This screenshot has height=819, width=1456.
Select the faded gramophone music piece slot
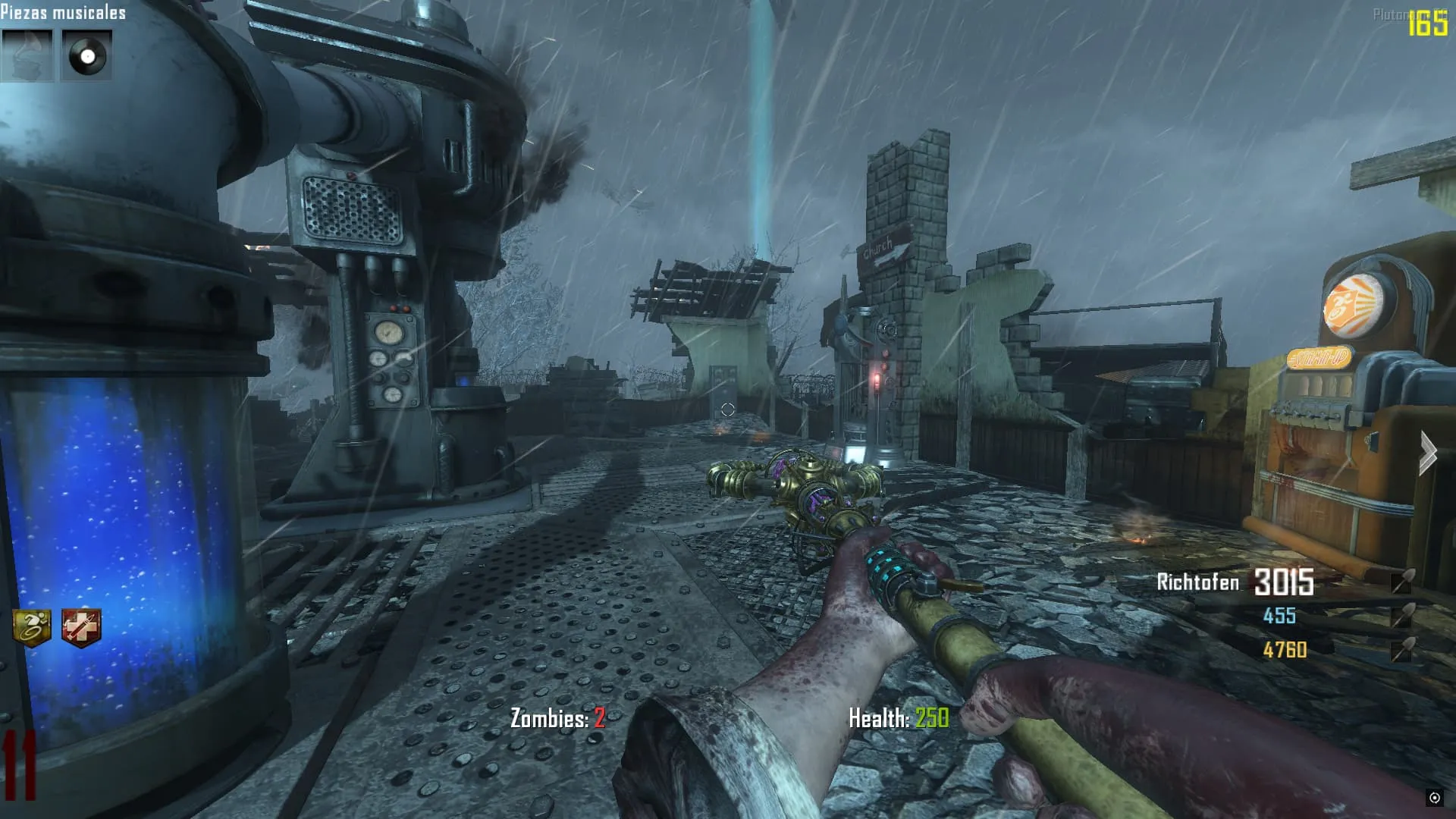coord(27,55)
